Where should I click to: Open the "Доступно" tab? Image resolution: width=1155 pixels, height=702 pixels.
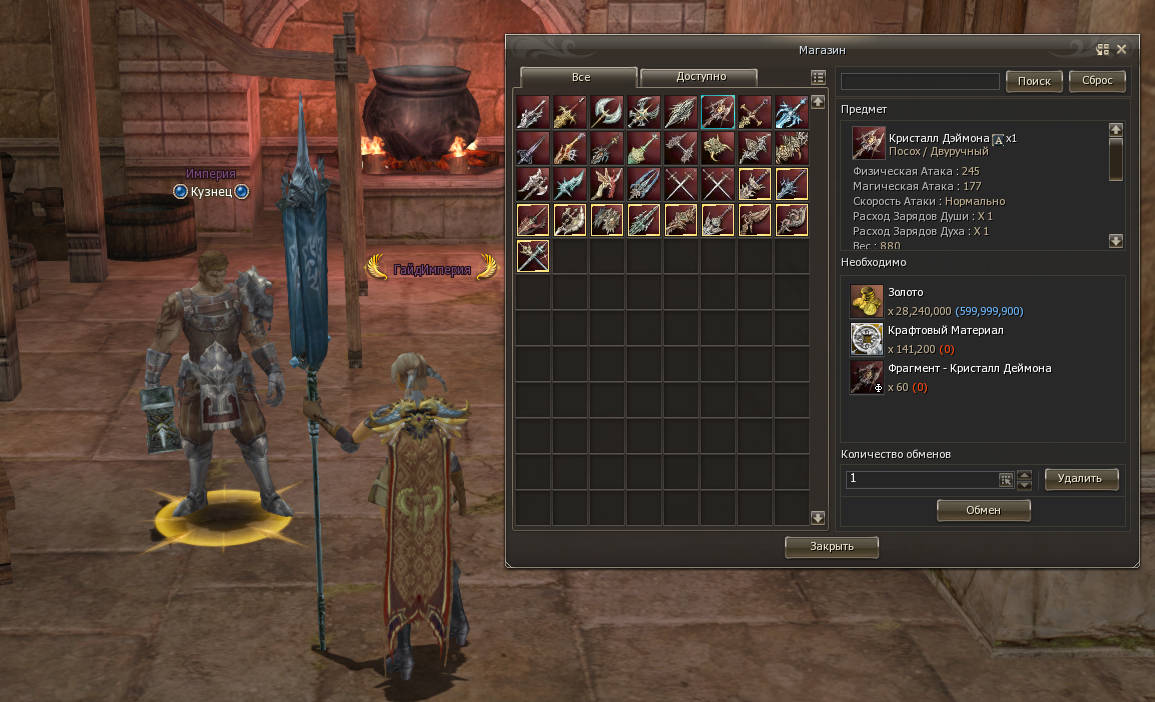699,77
